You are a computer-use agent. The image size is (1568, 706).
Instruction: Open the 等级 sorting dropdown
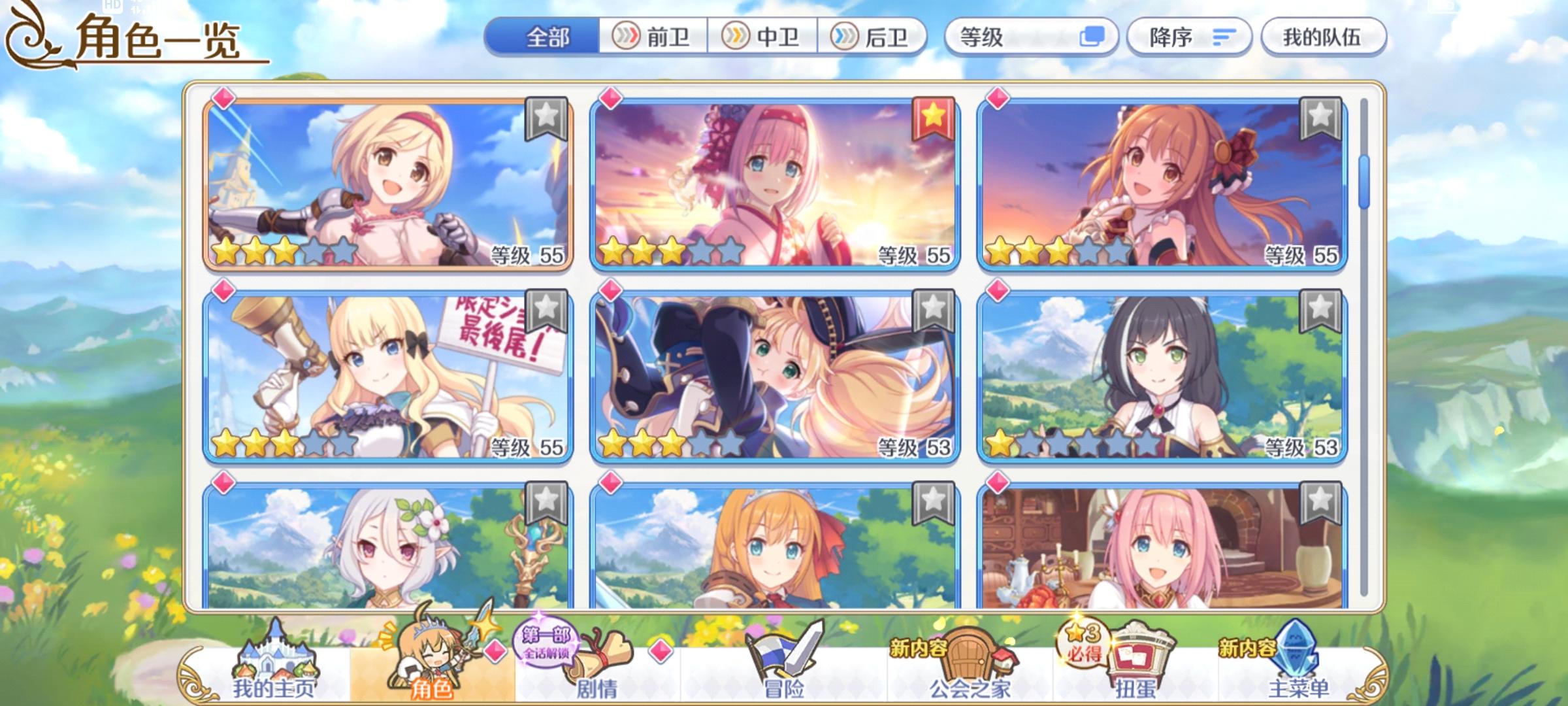[1026, 37]
